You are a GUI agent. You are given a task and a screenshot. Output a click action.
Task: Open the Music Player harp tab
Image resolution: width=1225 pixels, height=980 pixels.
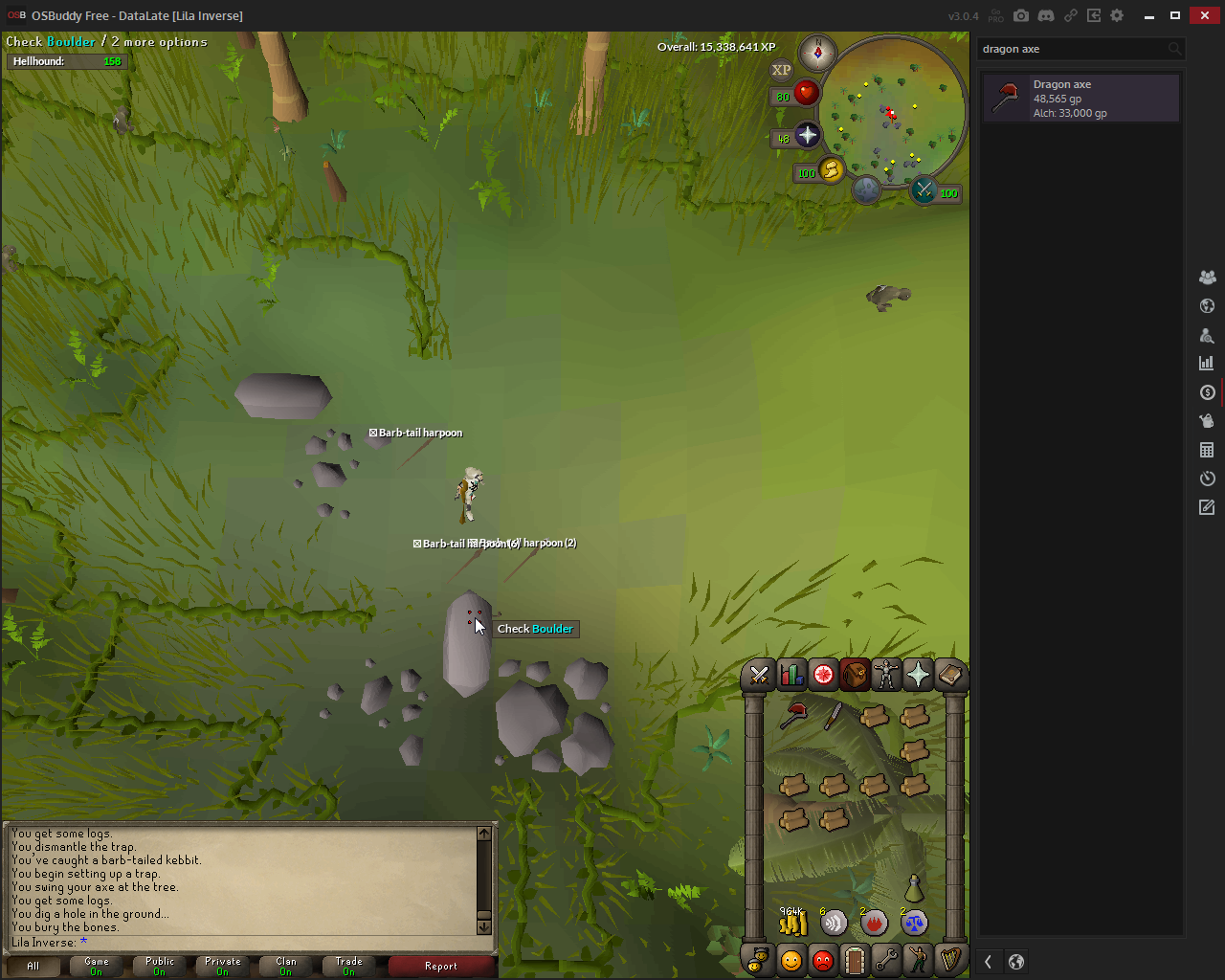tap(950, 960)
